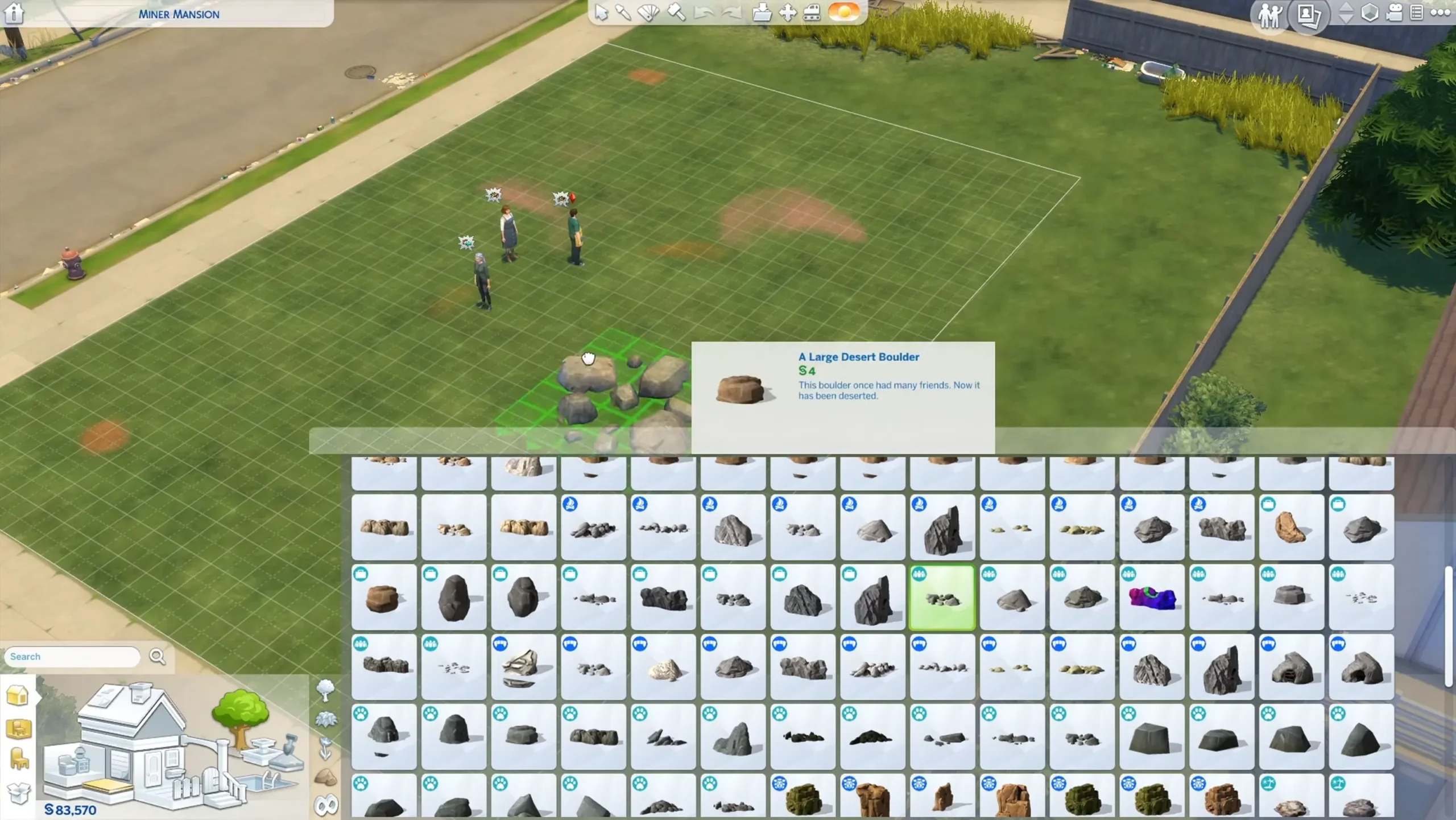Click the magnifying glass search button
The width and height of the screenshot is (1456, 820).
point(158,657)
